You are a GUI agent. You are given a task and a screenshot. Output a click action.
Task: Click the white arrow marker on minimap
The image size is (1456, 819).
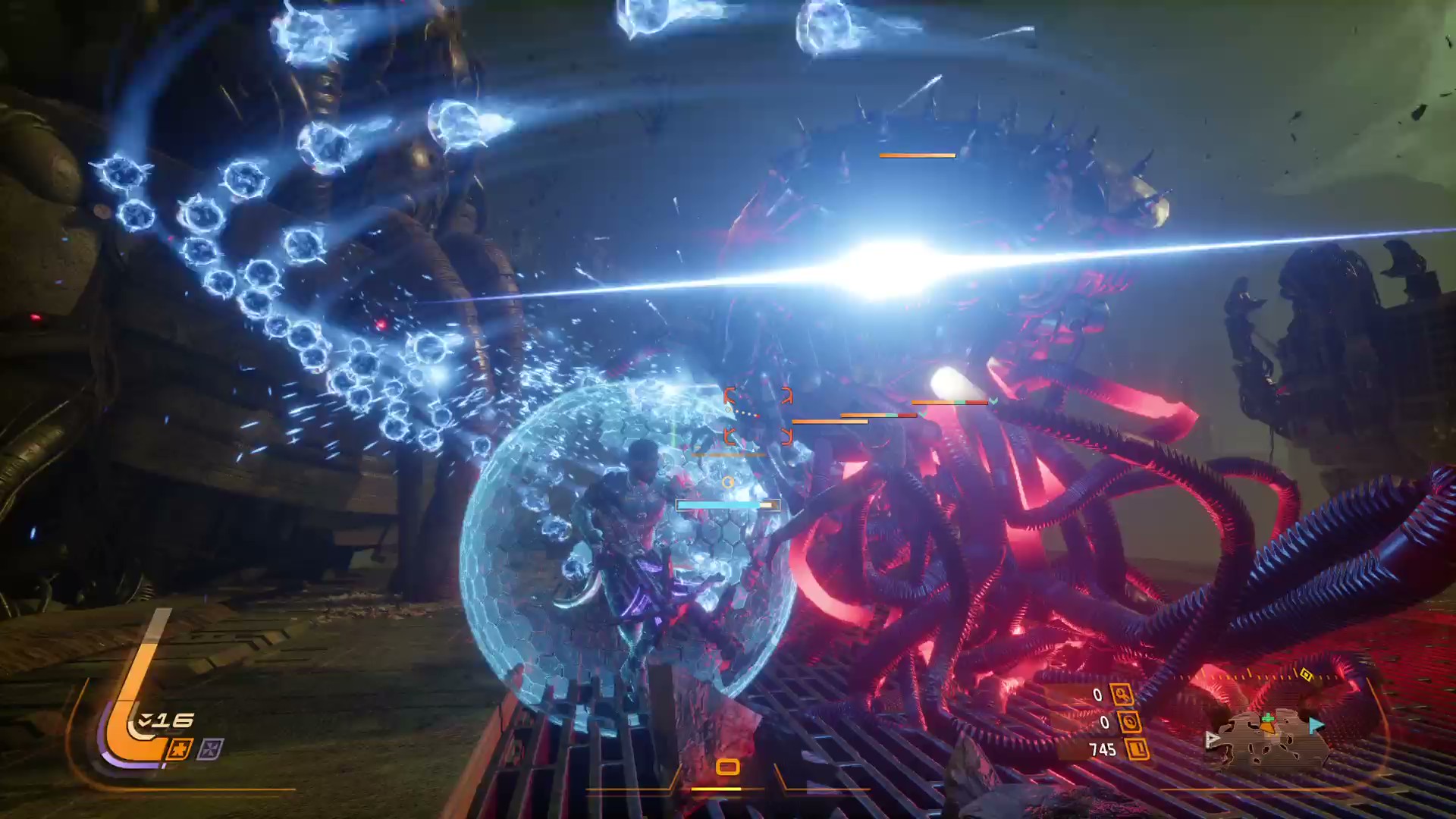click(x=1213, y=739)
